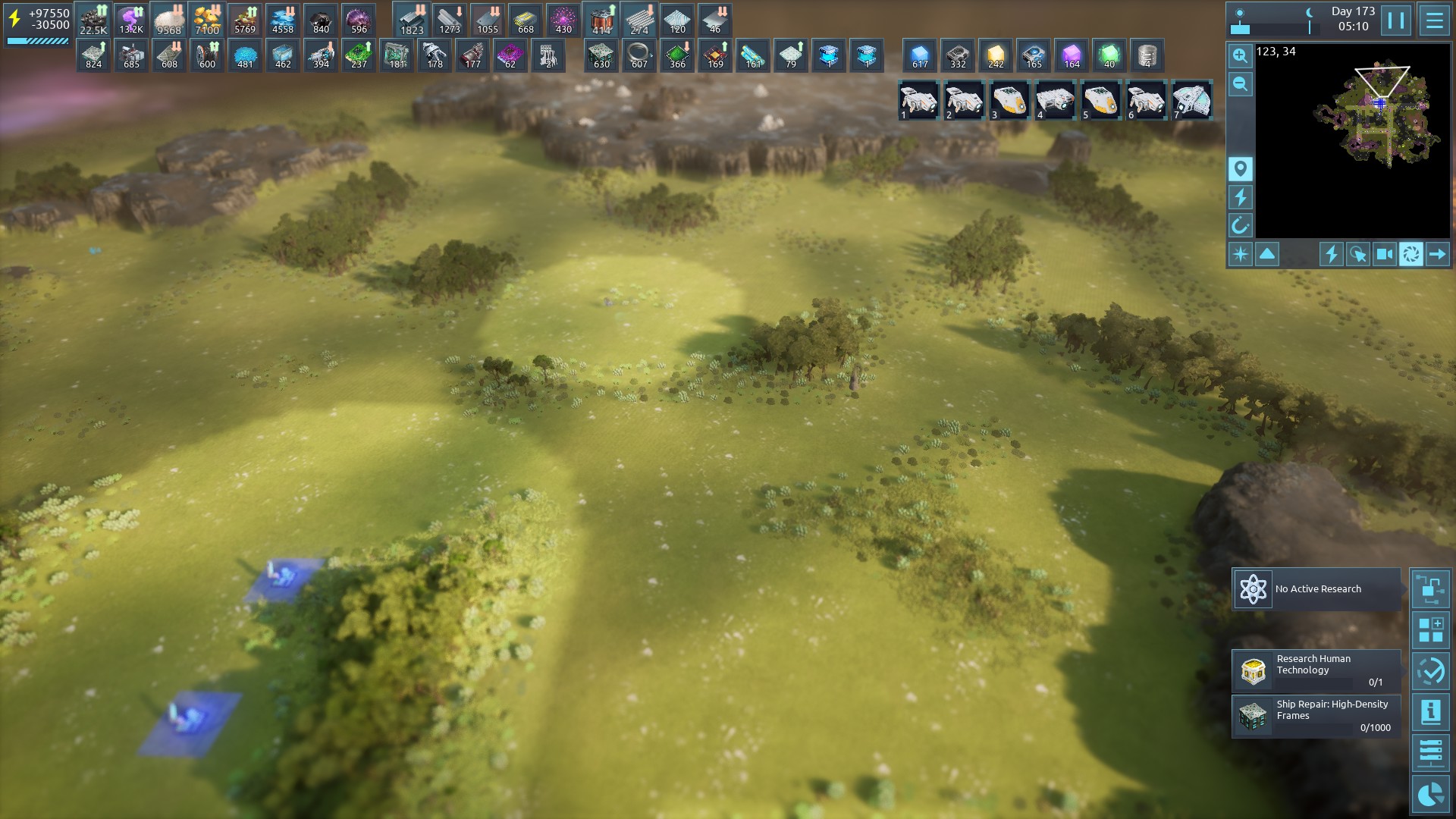The width and height of the screenshot is (1456, 819).
Task: Select unit group 3 yellow bot
Action: (x=1010, y=100)
